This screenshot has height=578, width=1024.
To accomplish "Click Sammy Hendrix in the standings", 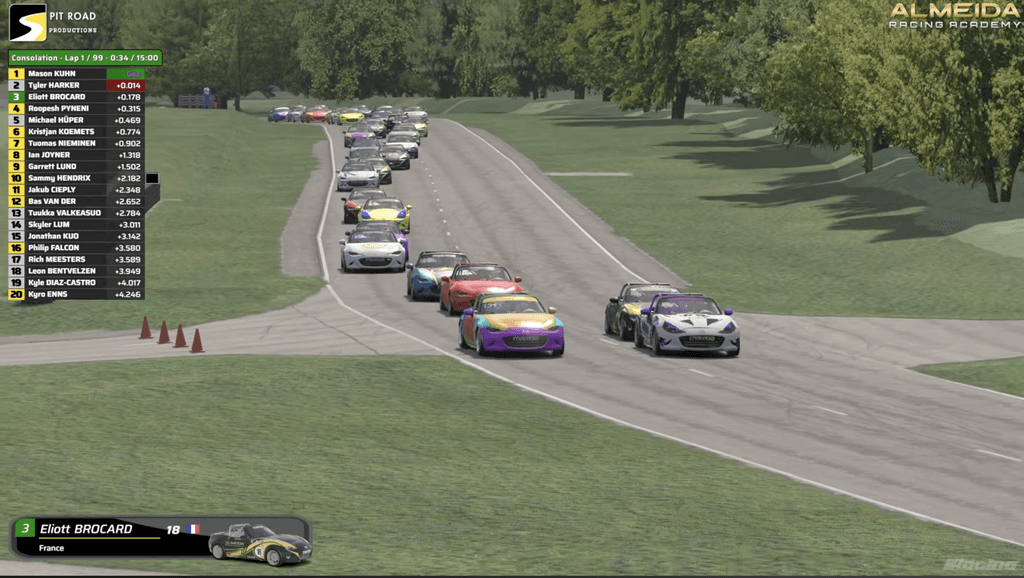I will pos(76,178).
